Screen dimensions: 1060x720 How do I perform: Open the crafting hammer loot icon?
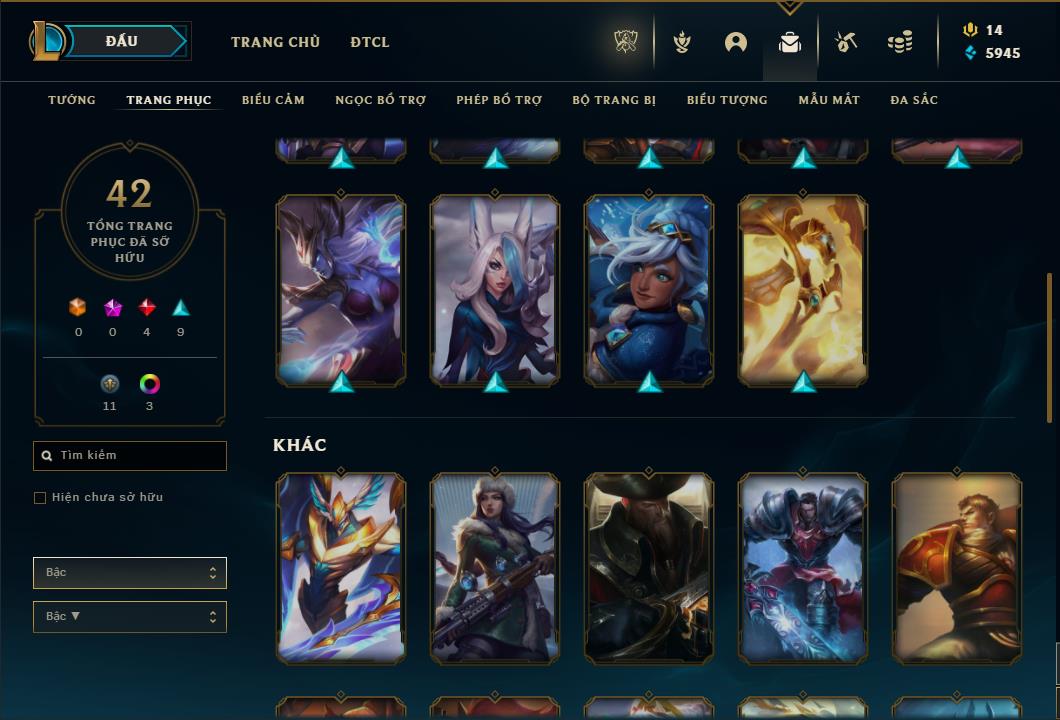click(846, 42)
